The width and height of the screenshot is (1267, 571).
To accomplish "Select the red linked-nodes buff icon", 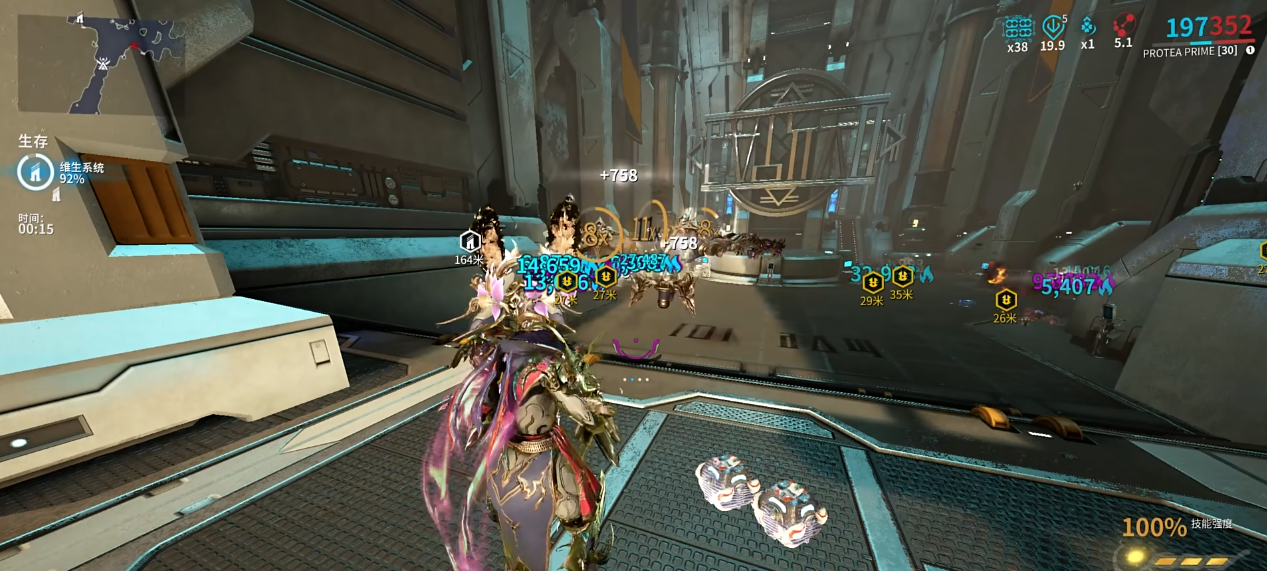I will click(x=1124, y=25).
